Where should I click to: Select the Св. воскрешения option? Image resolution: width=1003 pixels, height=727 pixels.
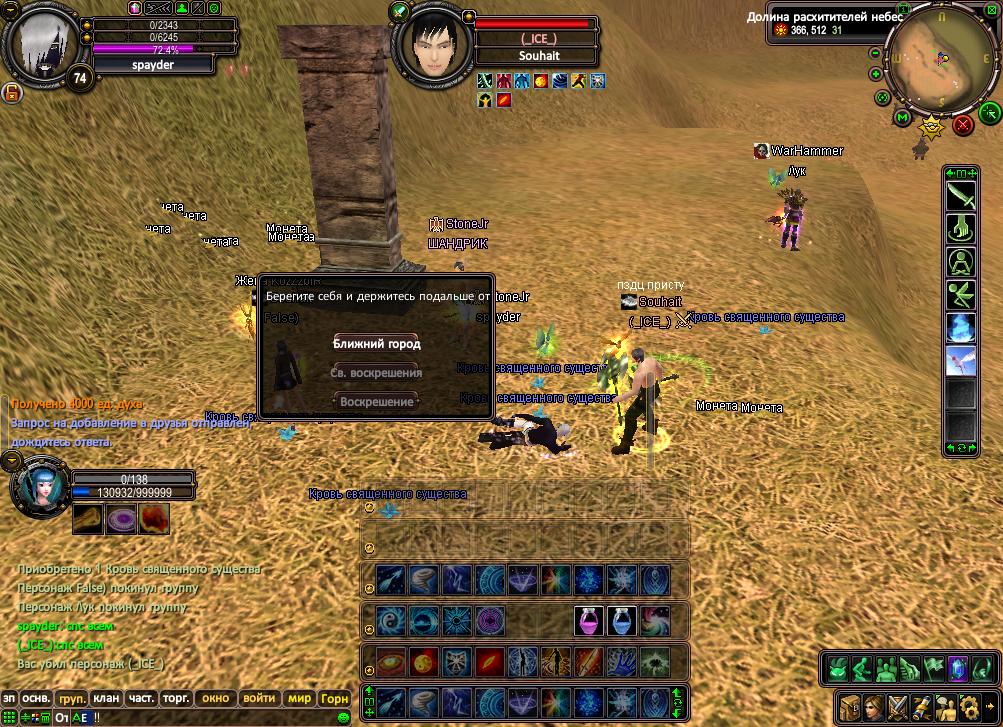tap(376, 372)
